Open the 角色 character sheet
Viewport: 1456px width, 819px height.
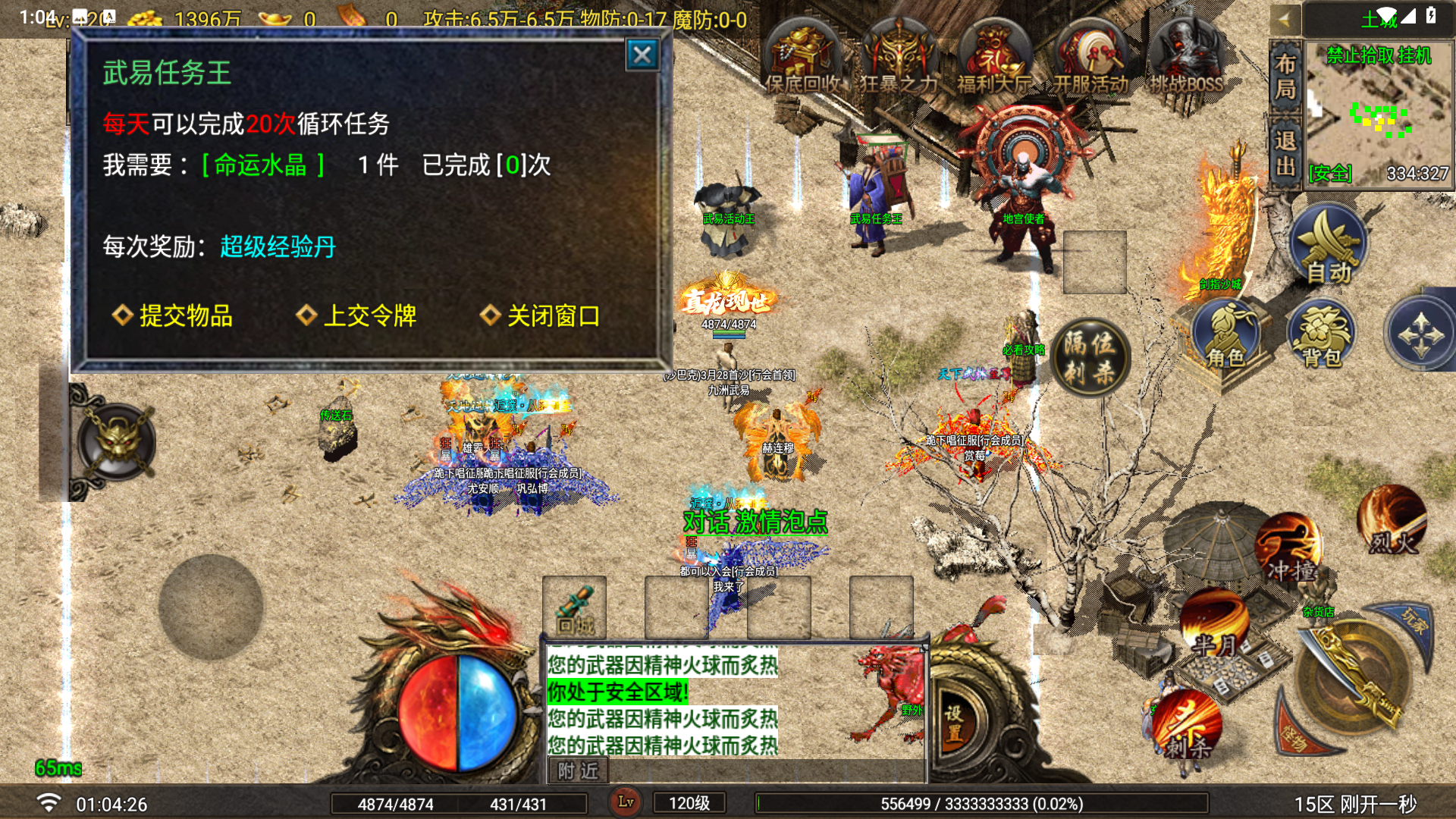click(x=1225, y=334)
